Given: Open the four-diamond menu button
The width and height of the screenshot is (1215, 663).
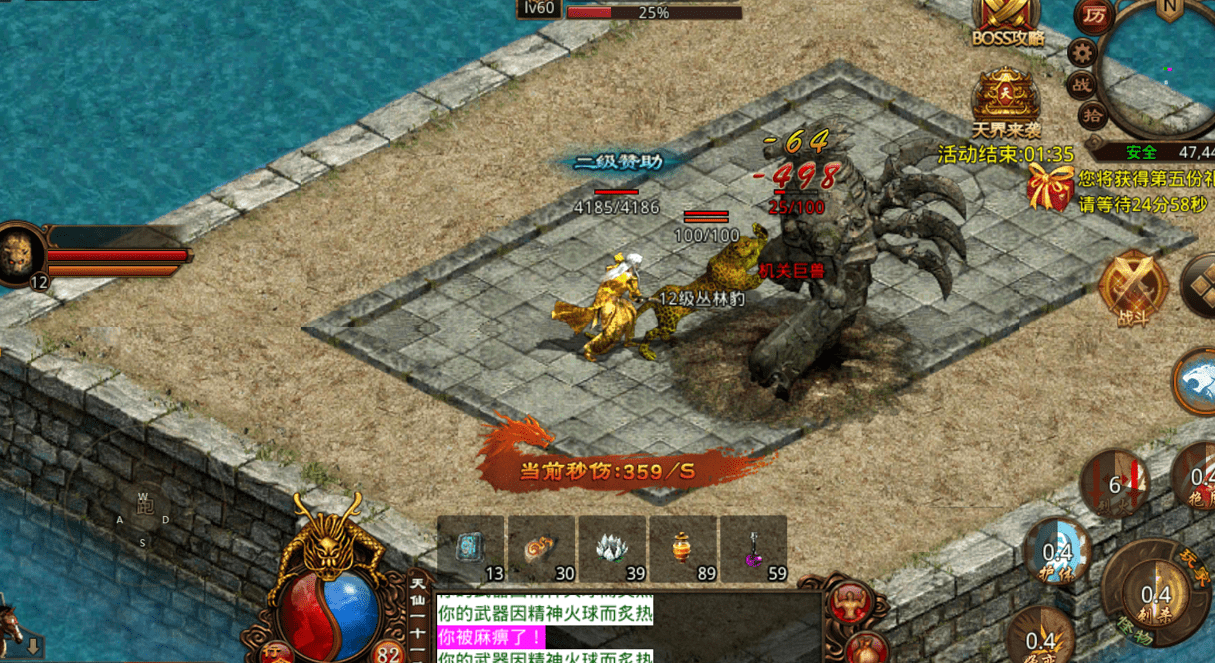Looking at the screenshot, I should click(x=1198, y=285).
